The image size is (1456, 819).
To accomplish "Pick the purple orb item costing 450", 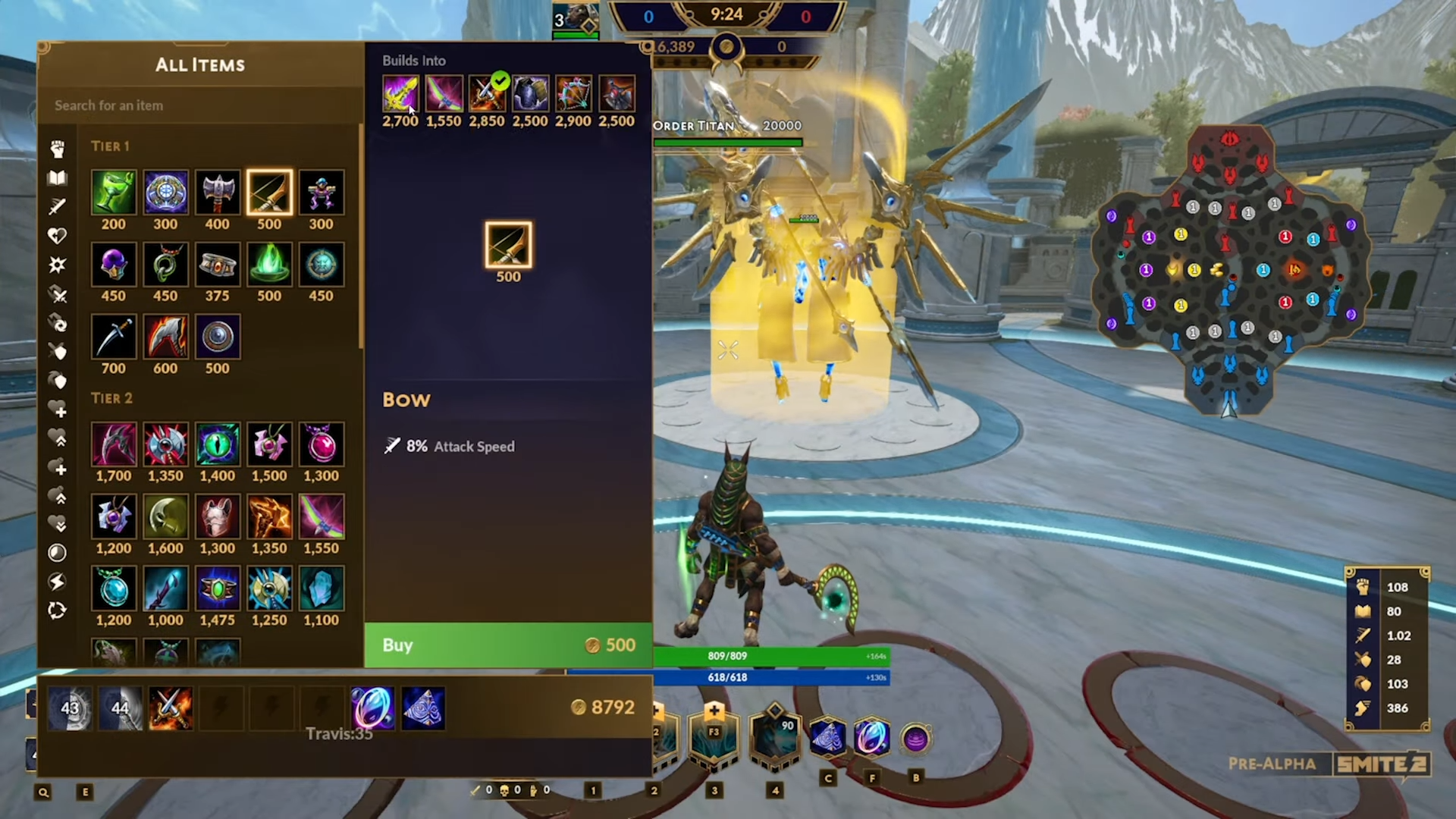I will 114,265.
